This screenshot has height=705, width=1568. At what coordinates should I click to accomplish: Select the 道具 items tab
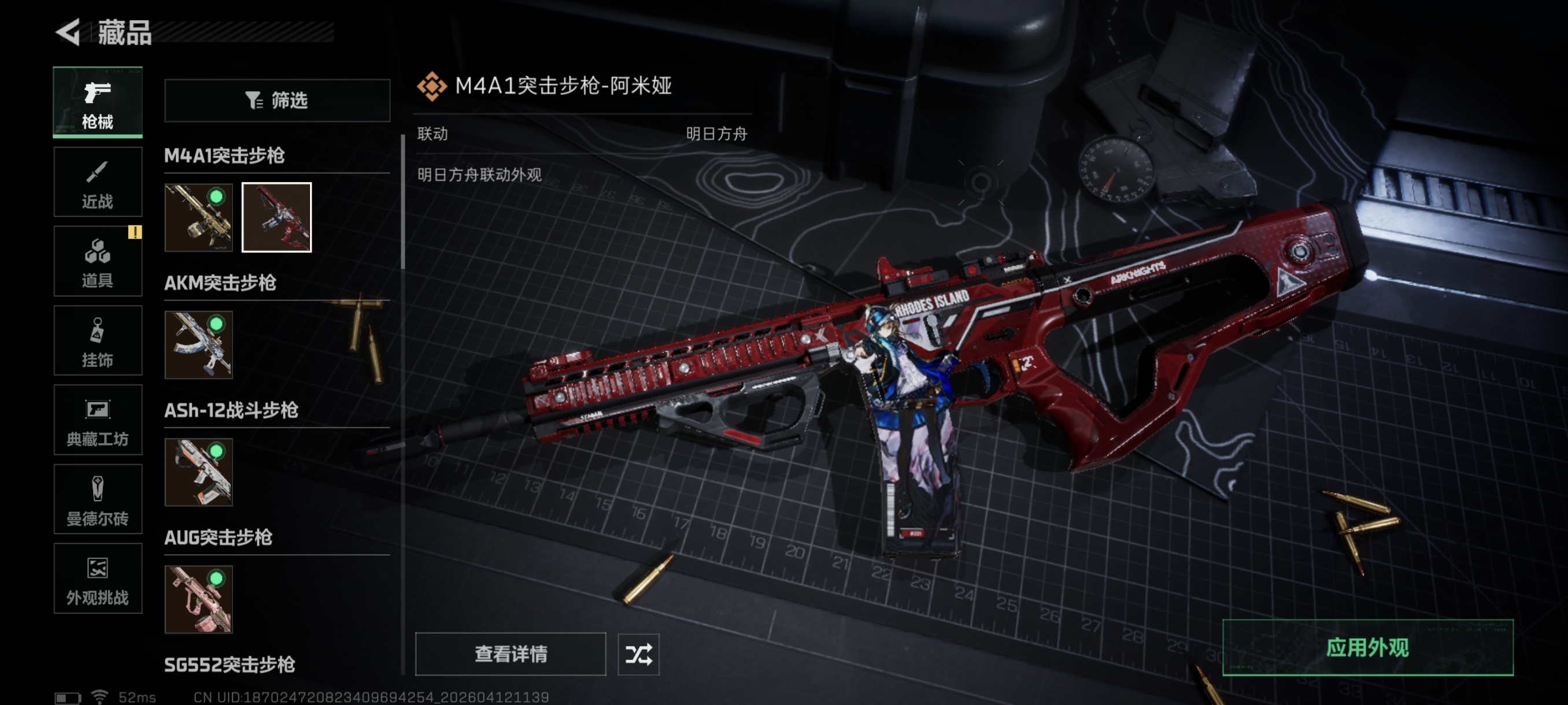[97, 261]
